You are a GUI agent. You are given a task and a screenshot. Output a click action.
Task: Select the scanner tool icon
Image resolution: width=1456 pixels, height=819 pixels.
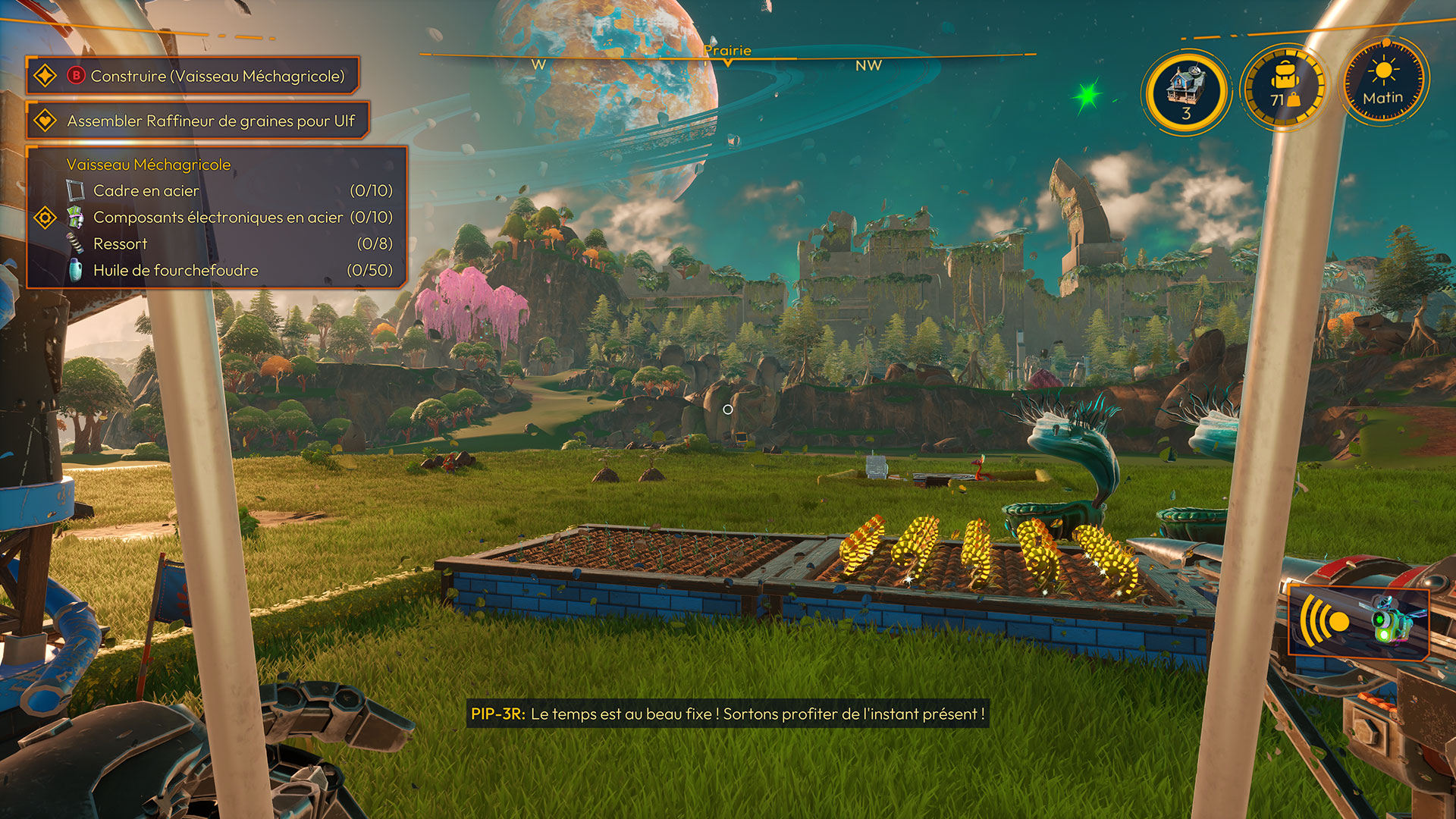click(1357, 622)
